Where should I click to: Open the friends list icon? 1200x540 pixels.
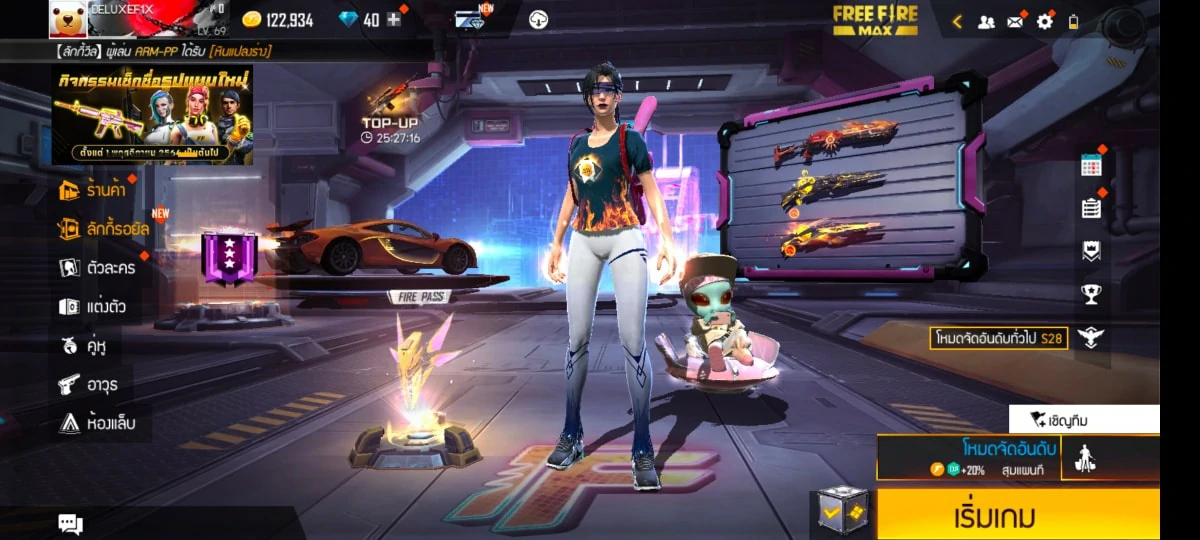tap(986, 21)
